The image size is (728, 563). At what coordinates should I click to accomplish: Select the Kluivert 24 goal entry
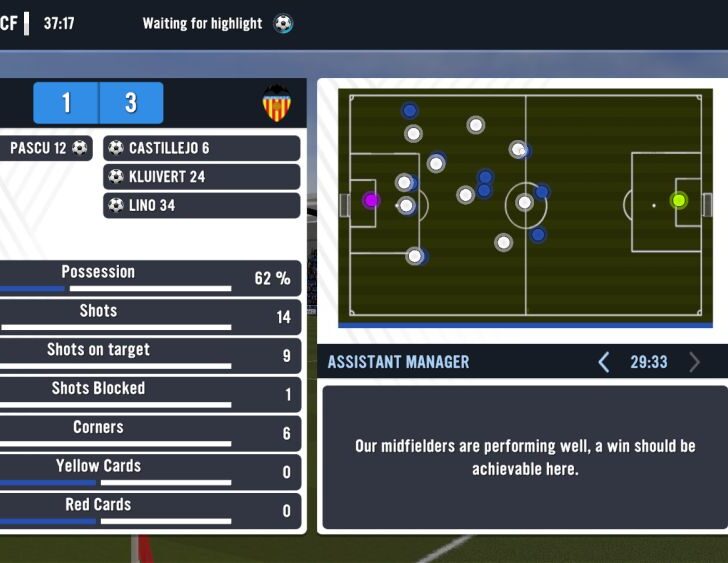(201, 177)
